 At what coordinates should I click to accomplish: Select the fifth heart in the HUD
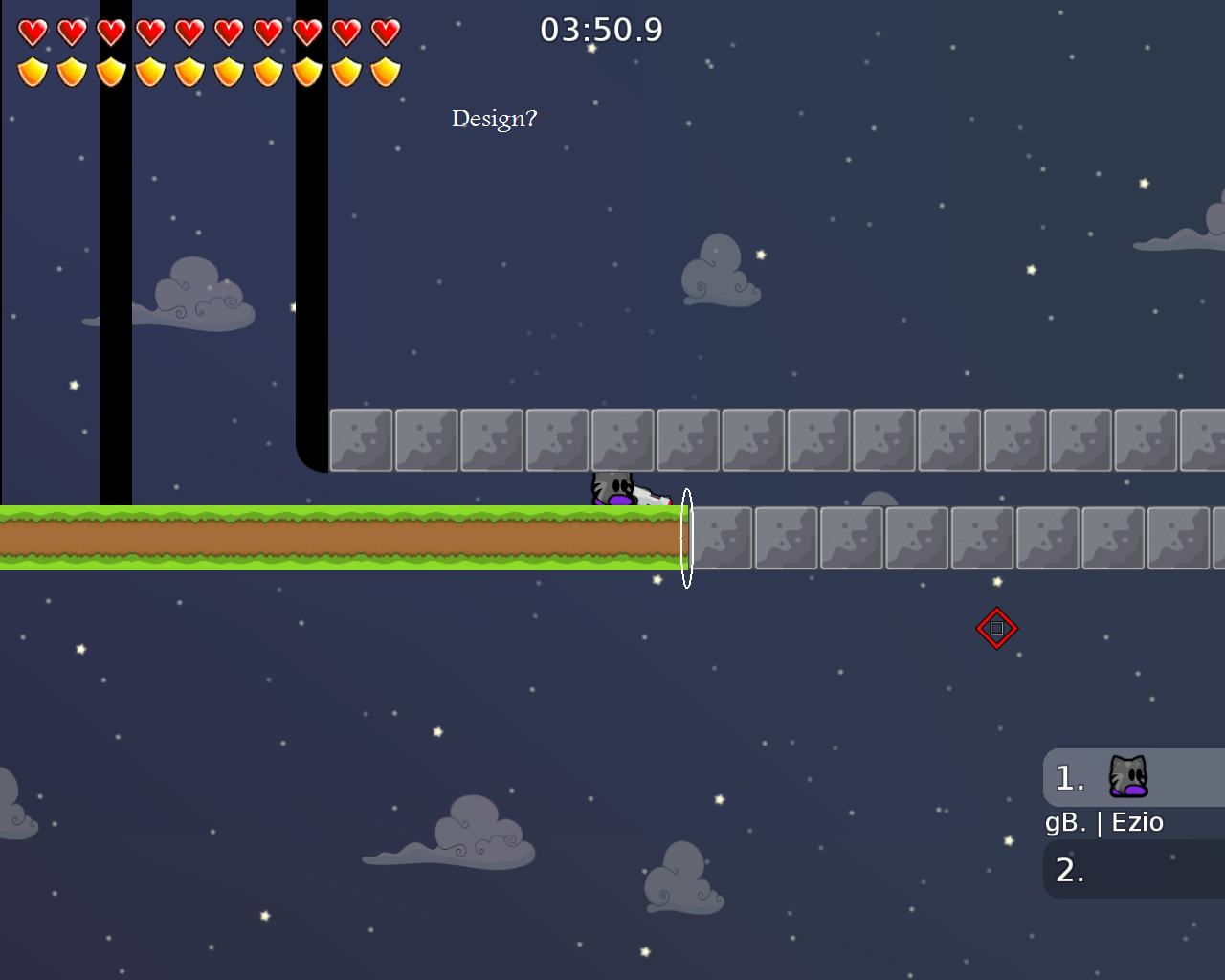pyautogui.click(x=189, y=31)
